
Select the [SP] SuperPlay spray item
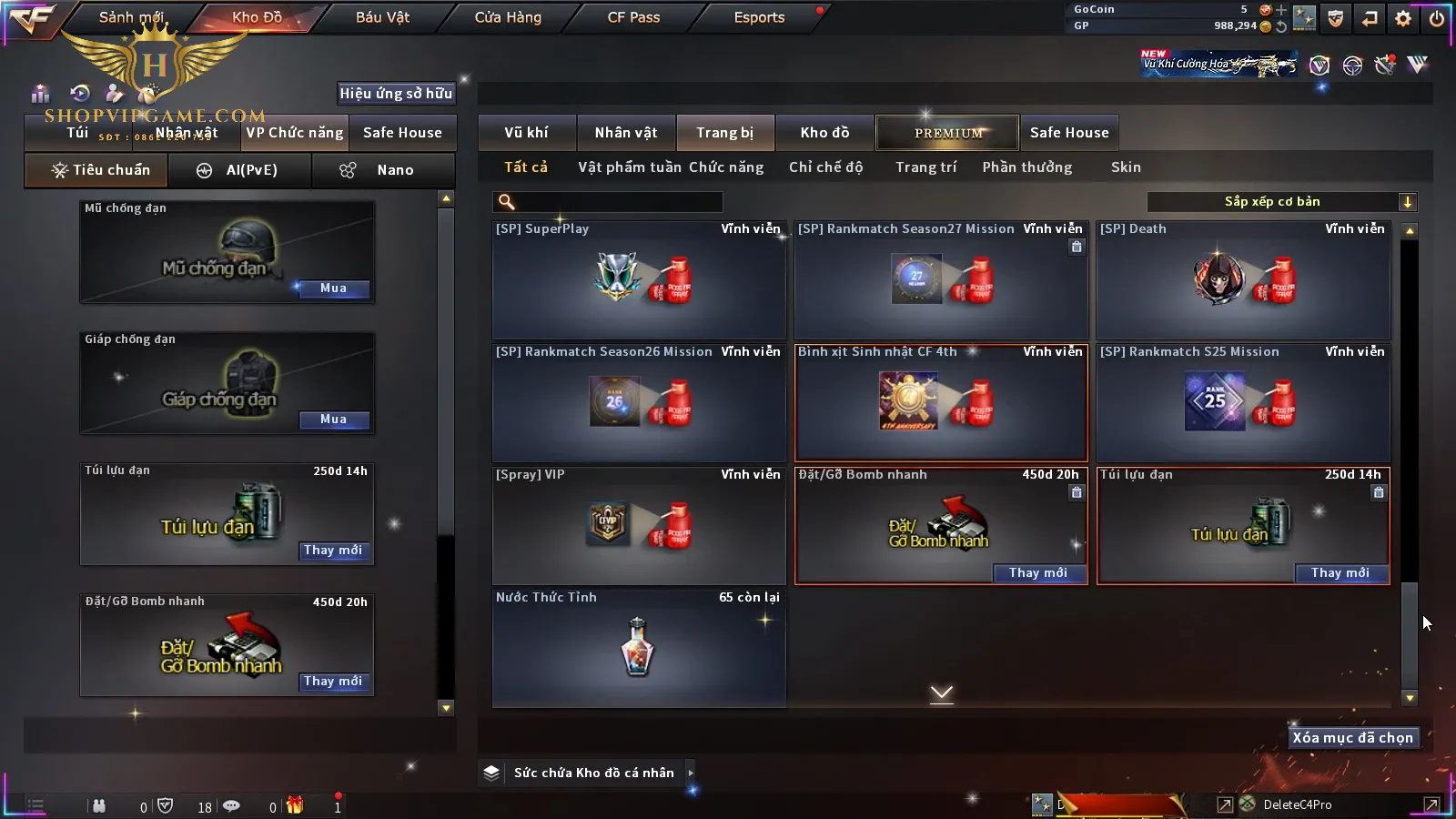tap(638, 279)
